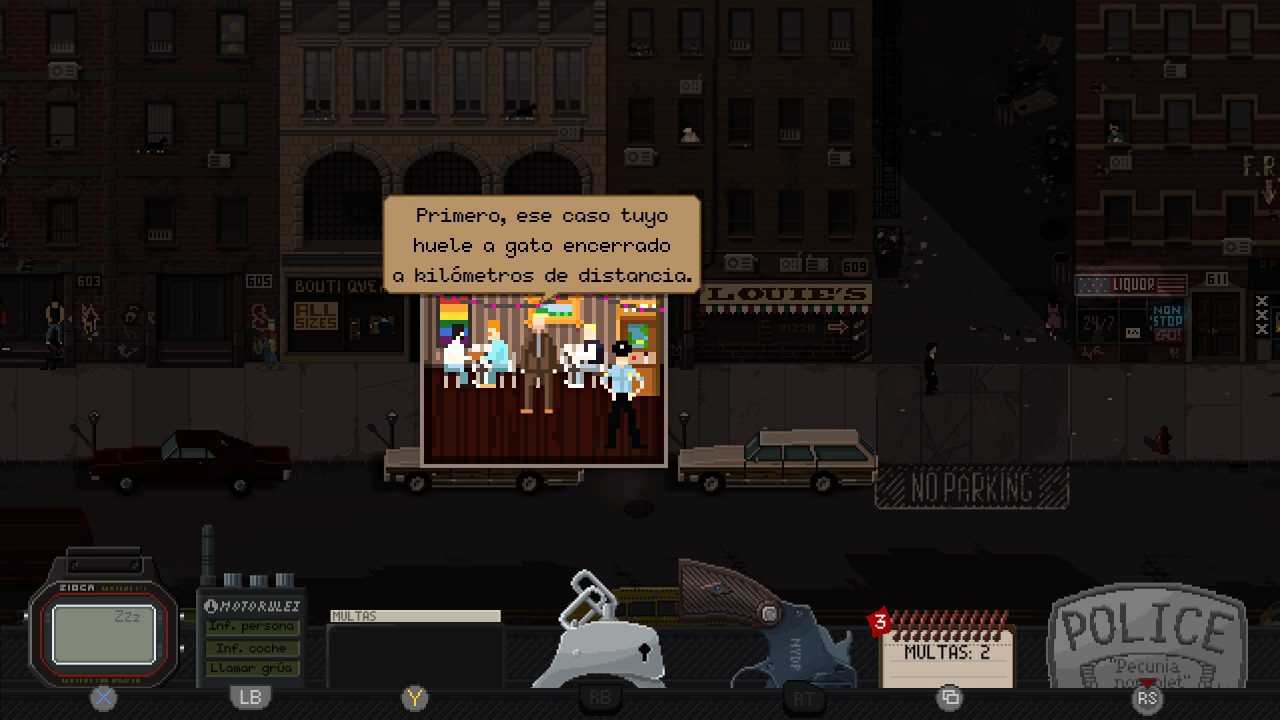Click 'Inf. persona' on the radio
The image size is (1280, 720).
point(251,627)
